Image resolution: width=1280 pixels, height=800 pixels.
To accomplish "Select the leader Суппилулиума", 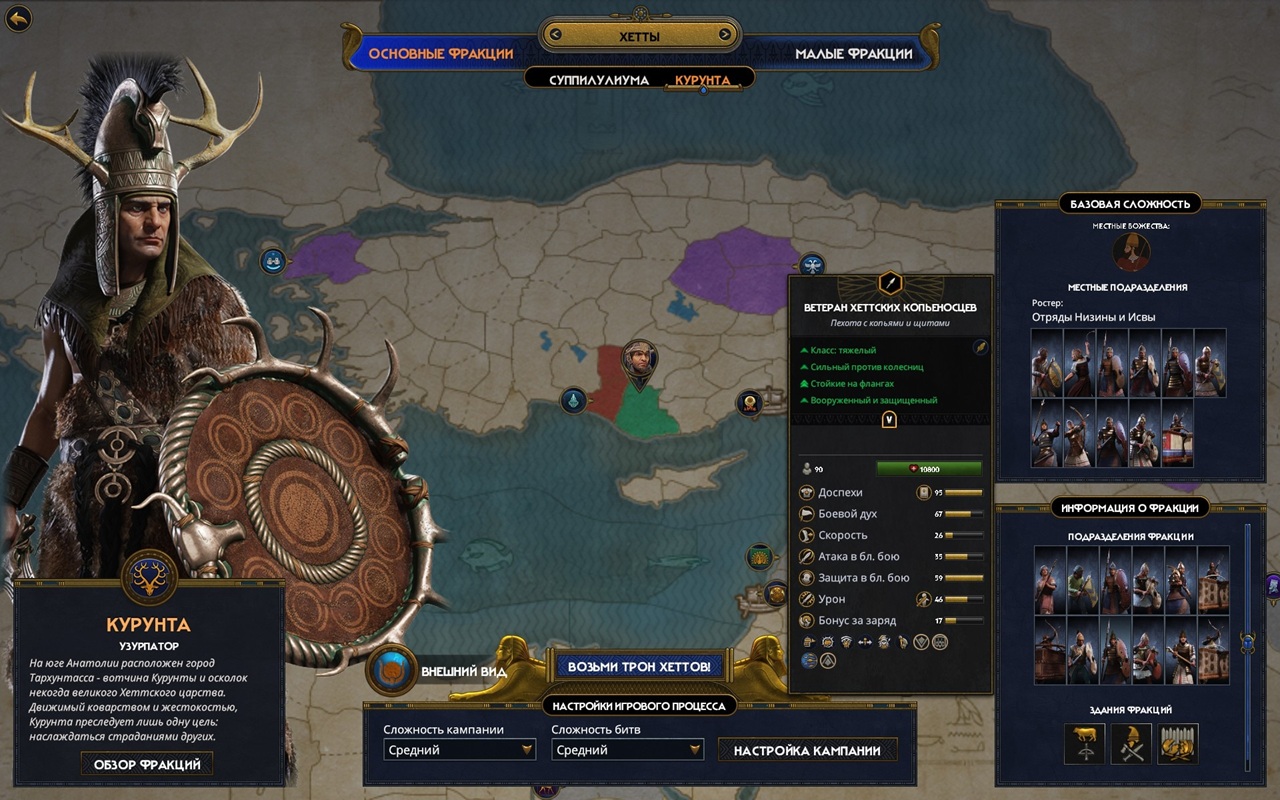I will [x=599, y=80].
